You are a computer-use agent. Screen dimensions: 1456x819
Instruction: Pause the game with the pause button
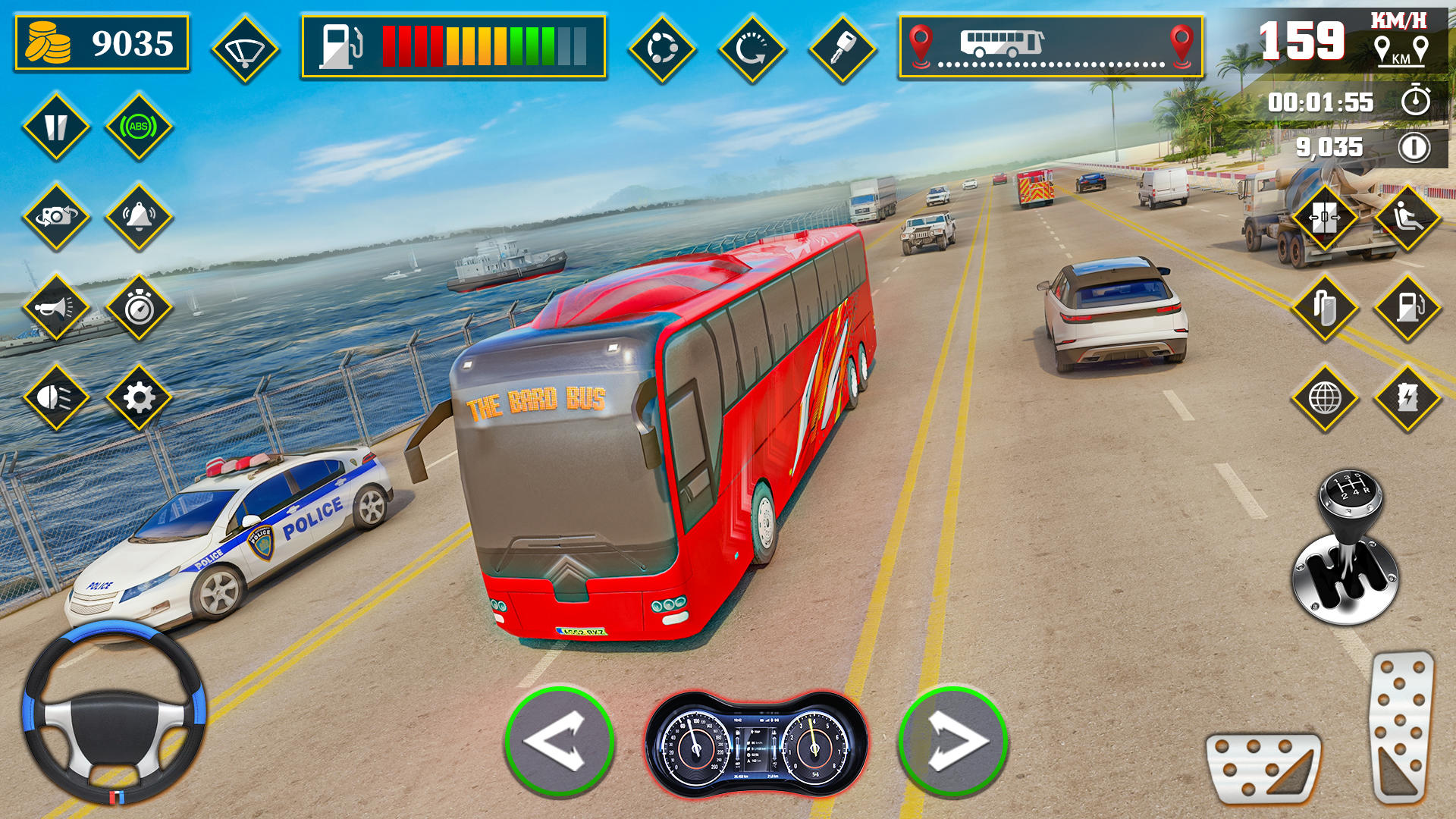(x=56, y=127)
